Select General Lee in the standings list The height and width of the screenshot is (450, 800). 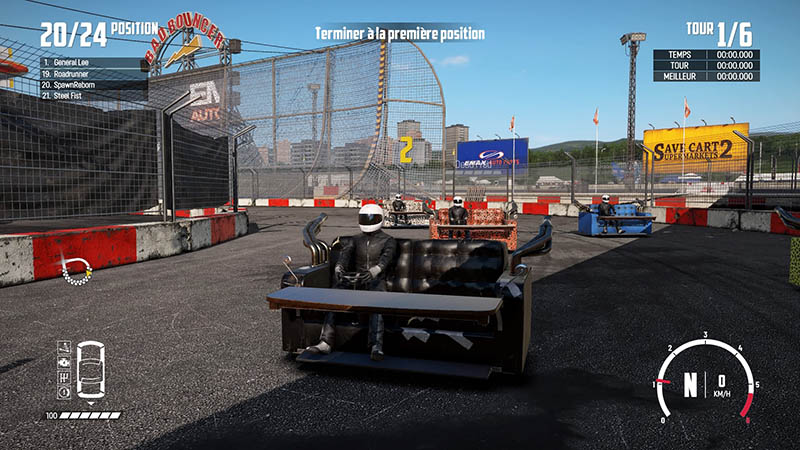[90, 63]
